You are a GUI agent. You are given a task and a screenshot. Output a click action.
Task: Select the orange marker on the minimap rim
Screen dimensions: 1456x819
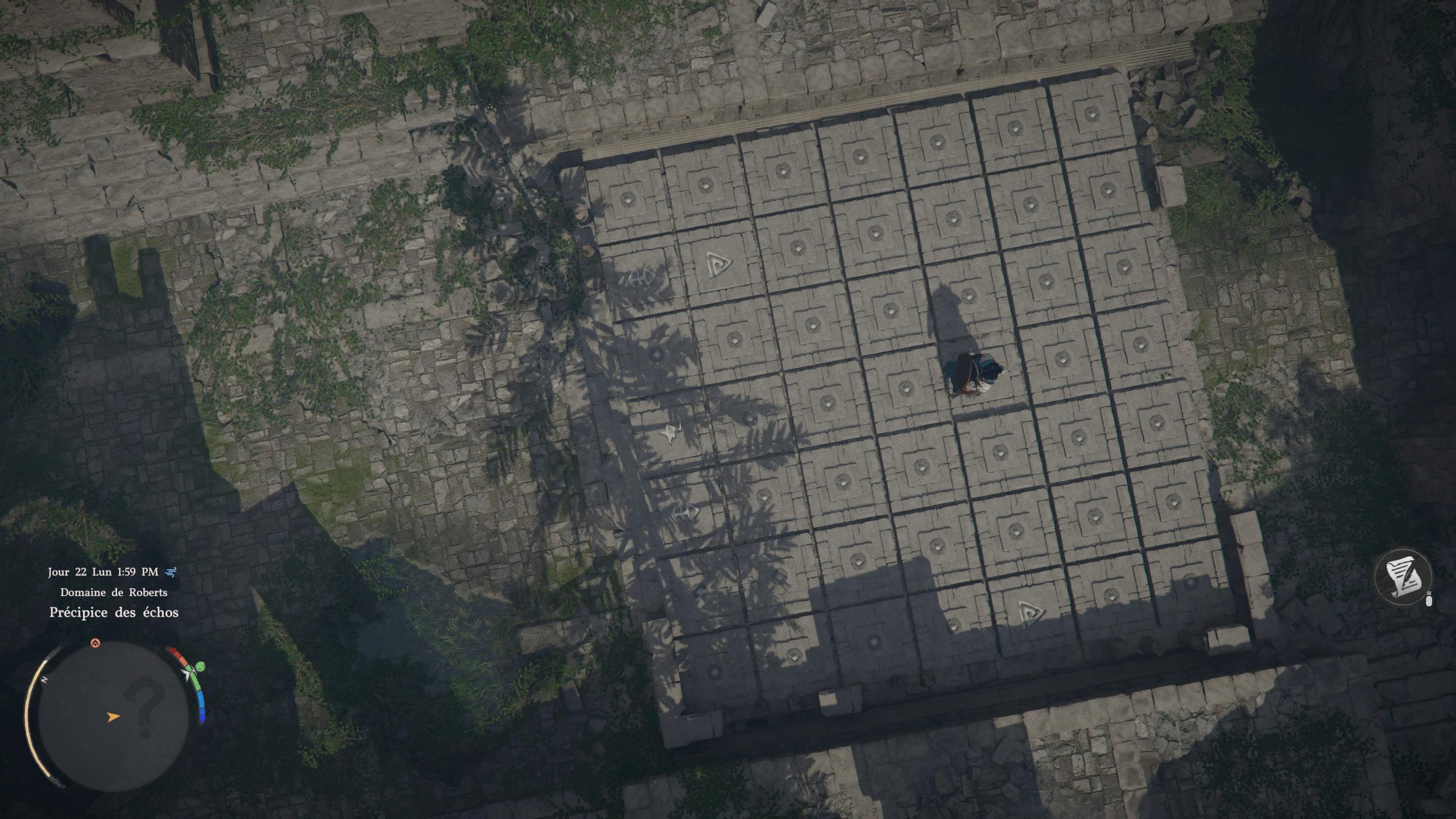(95, 643)
